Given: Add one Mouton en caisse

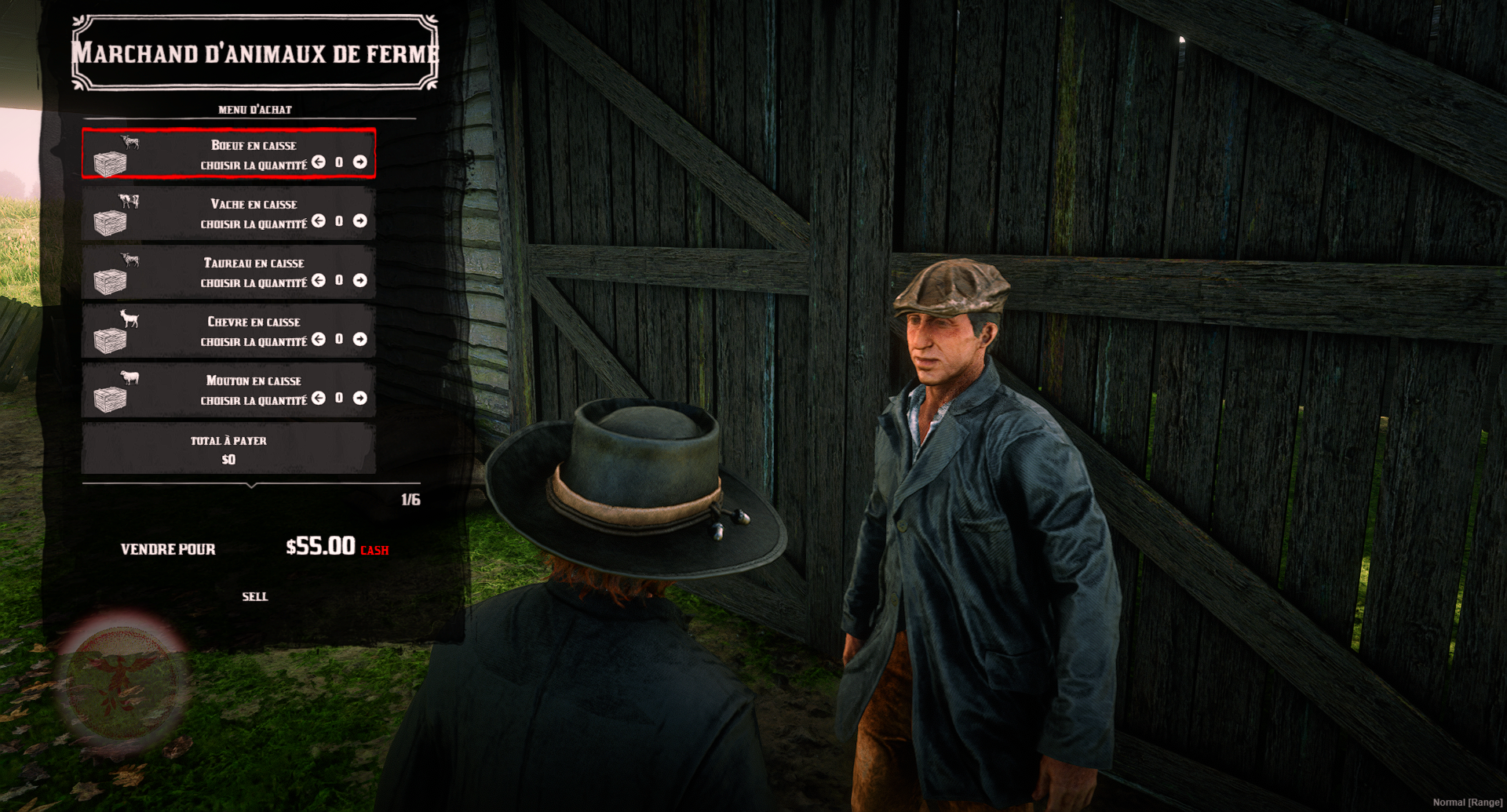Looking at the screenshot, I should [360, 398].
